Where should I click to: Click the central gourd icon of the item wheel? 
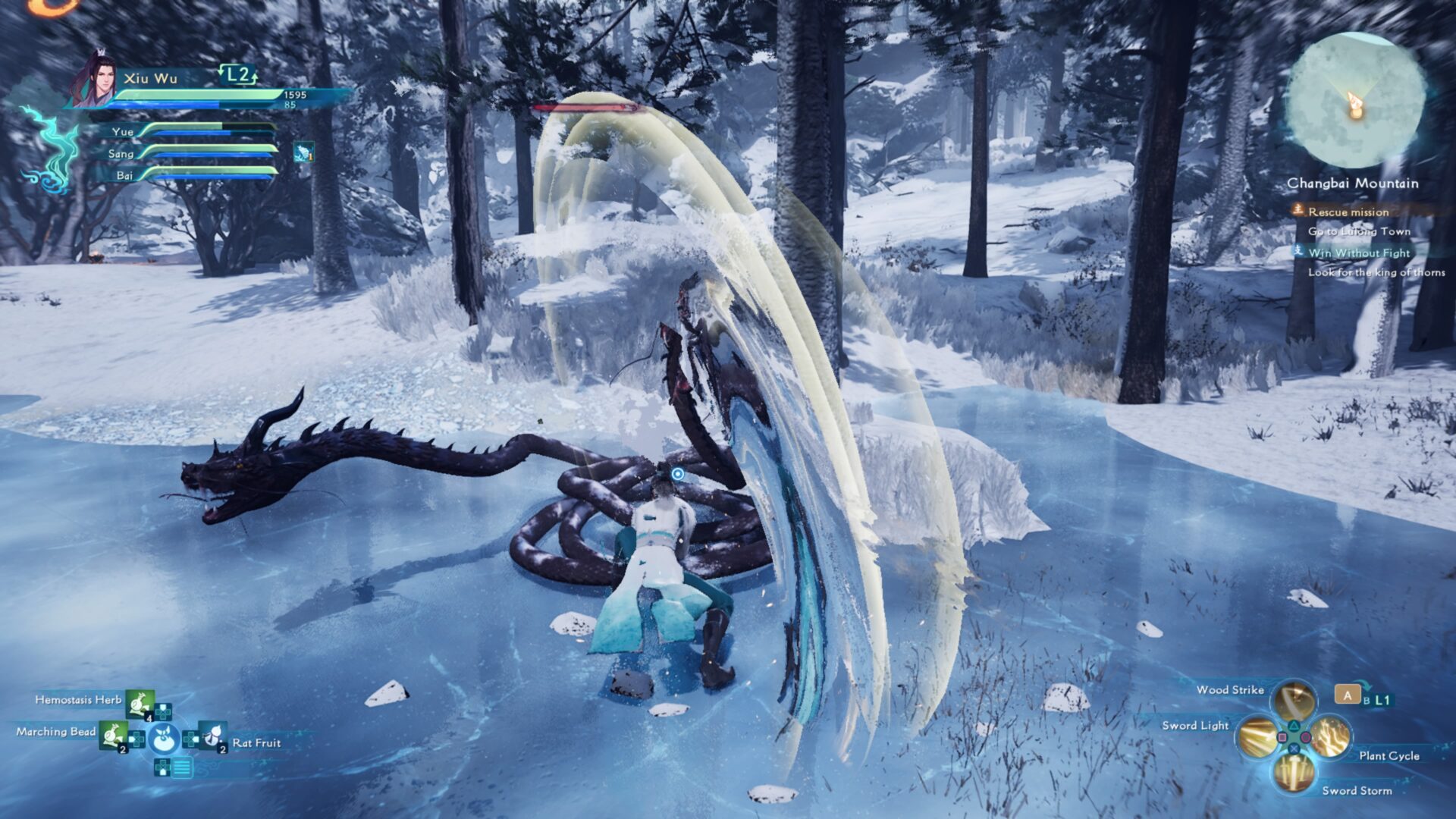coord(164,739)
